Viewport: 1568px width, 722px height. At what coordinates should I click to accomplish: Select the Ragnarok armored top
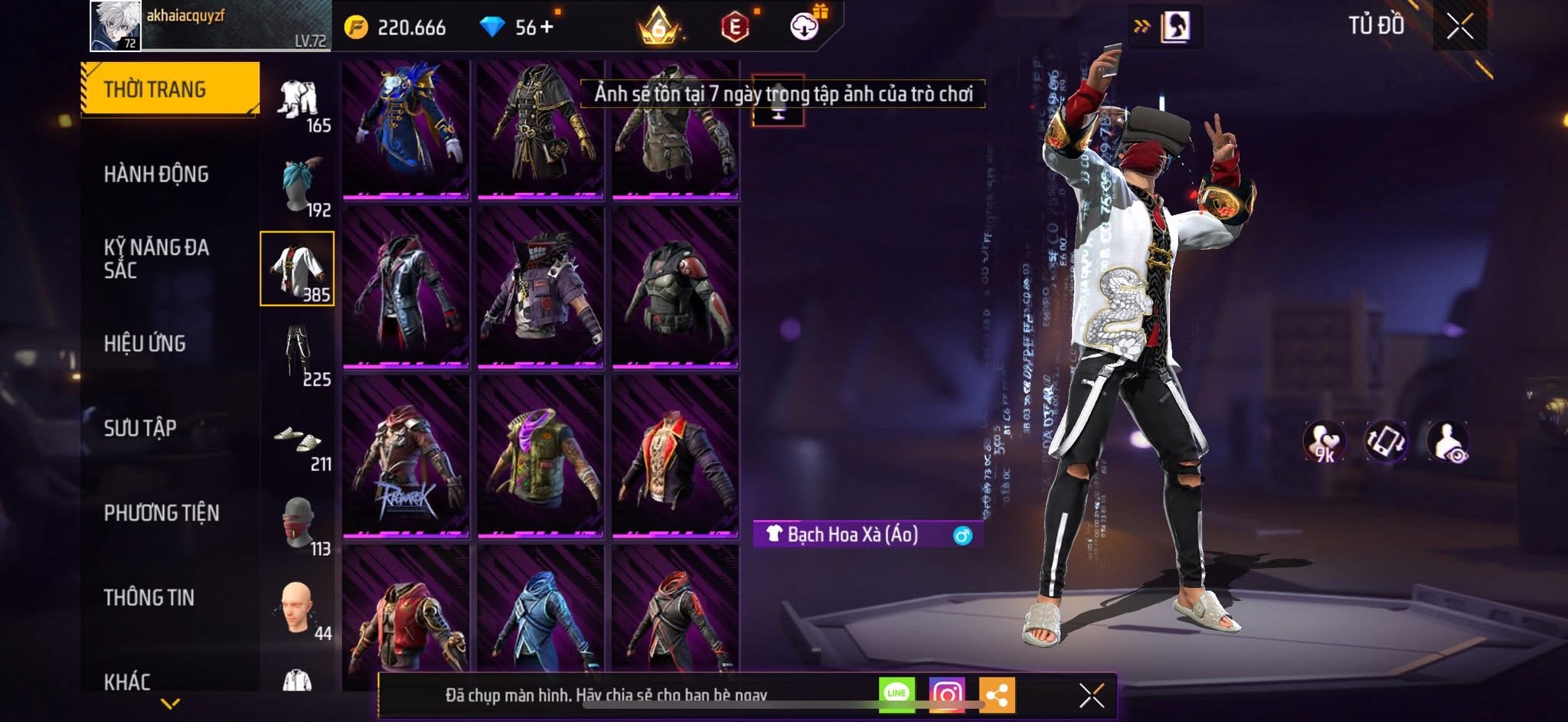coord(406,457)
